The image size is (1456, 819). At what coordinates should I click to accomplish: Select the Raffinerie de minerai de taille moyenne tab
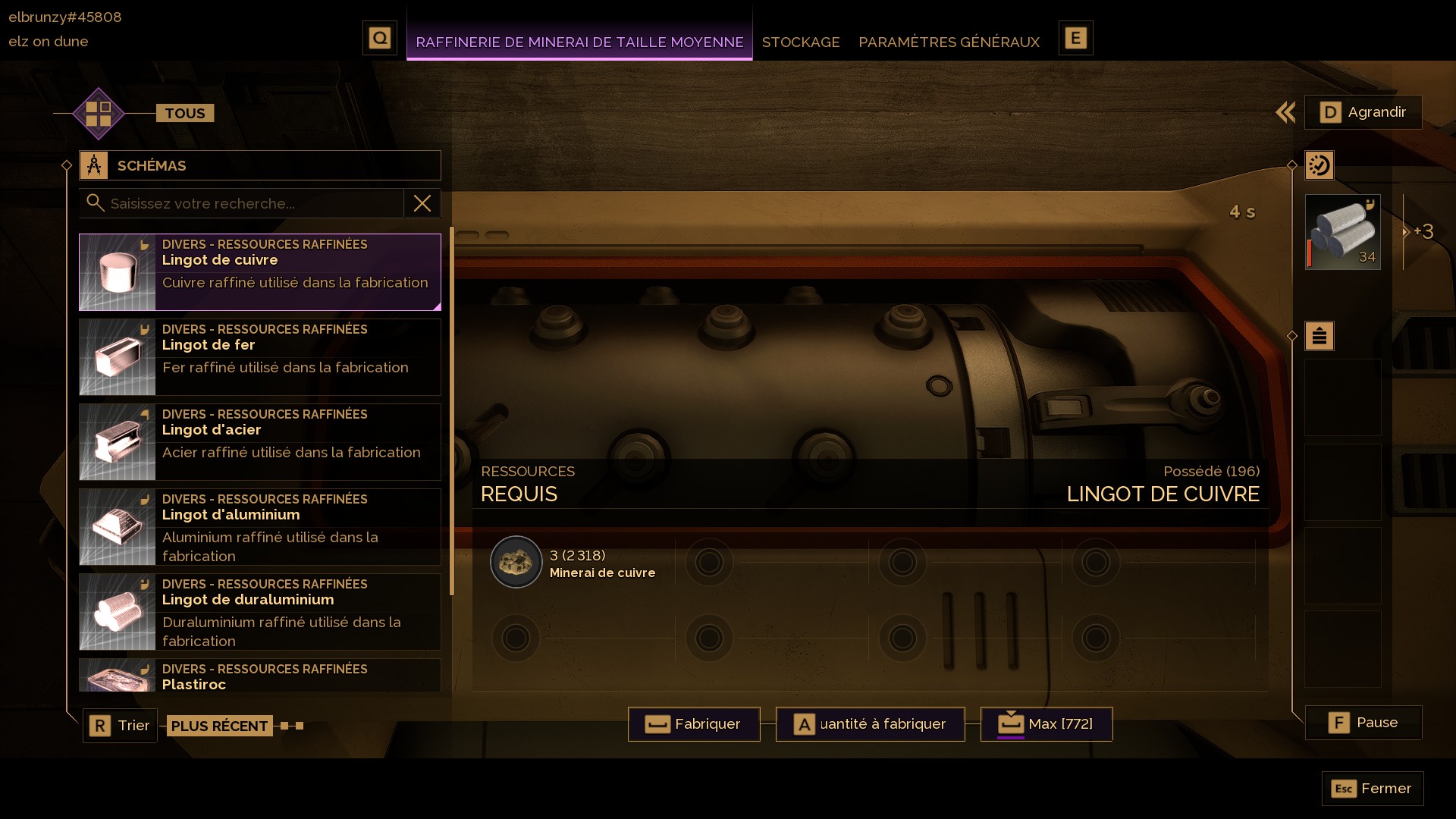pyautogui.click(x=579, y=42)
